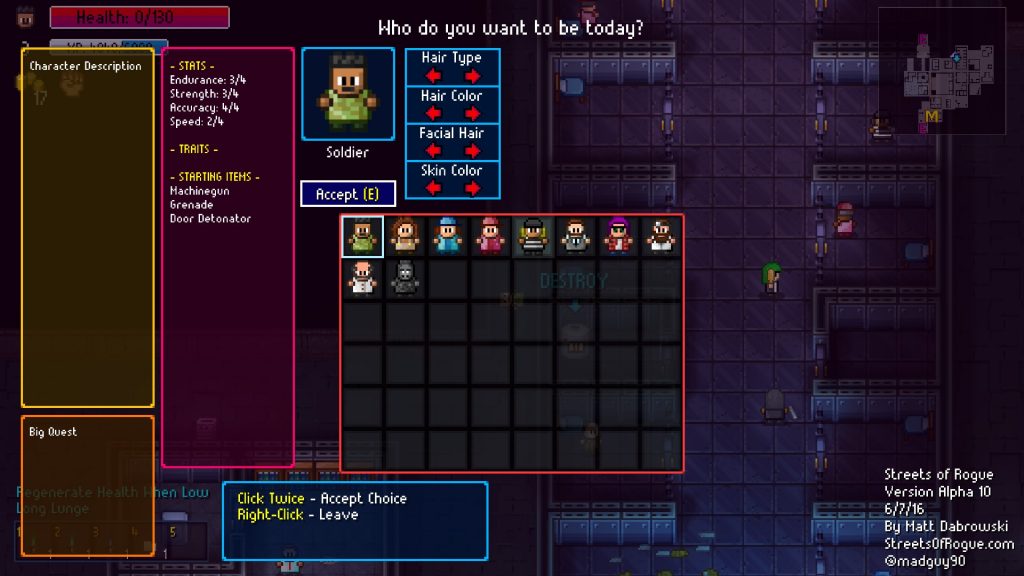Select the long brown-haired character tile
This screenshot has width=1024, height=576.
(x=405, y=237)
